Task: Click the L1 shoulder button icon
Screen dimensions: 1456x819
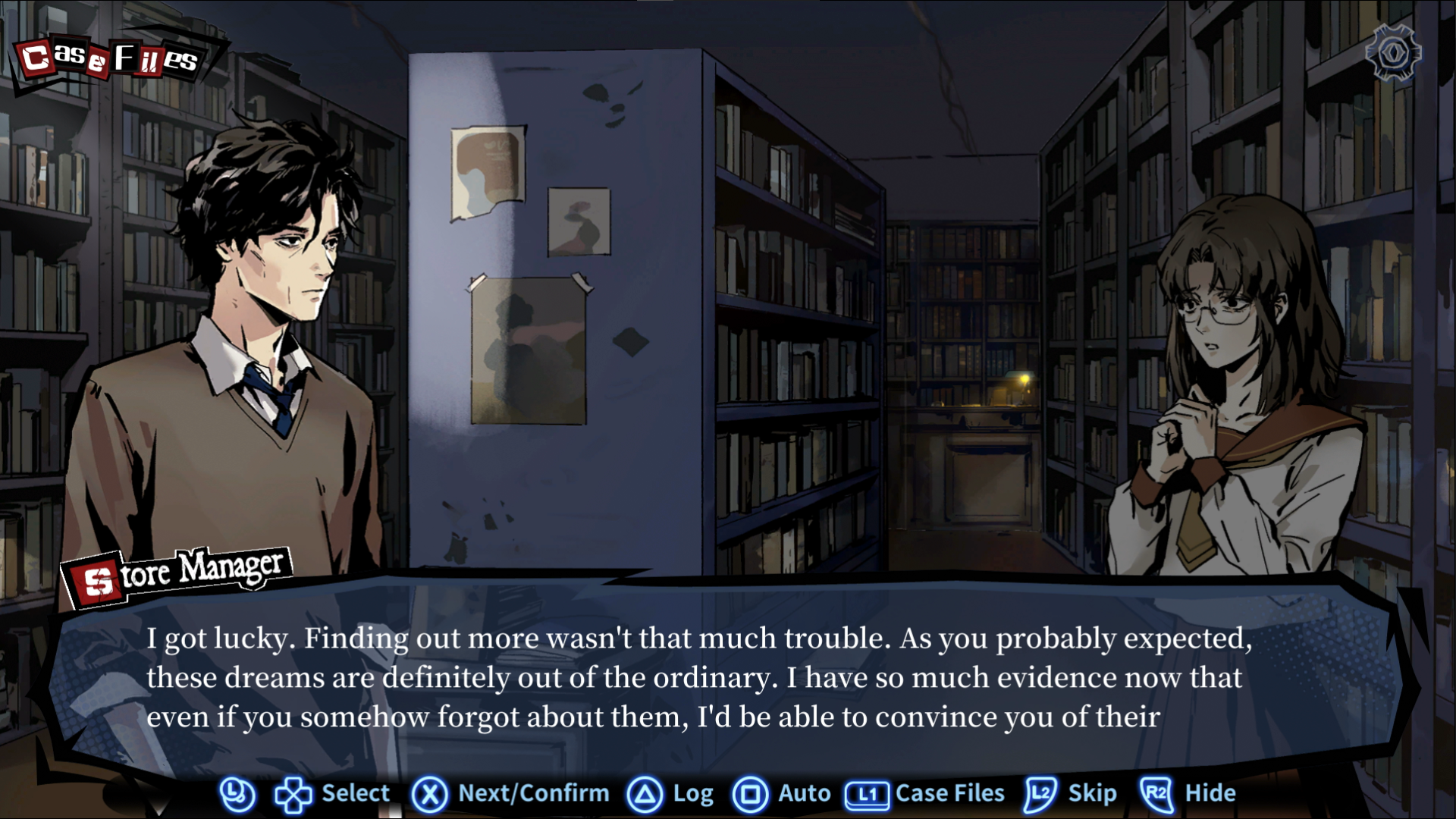Action: coord(867,793)
